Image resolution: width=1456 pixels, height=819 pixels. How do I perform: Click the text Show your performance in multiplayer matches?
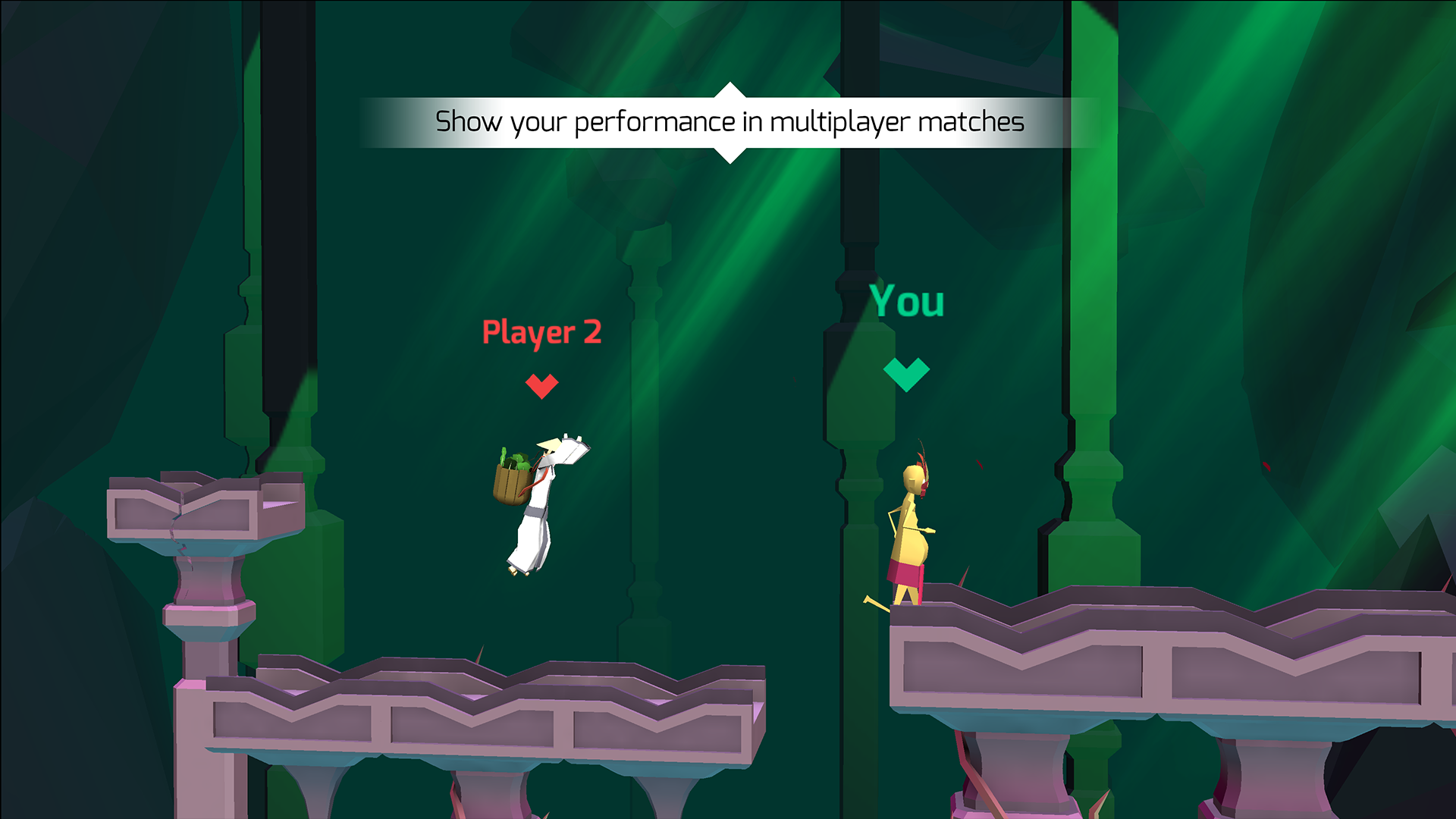point(728,120)
